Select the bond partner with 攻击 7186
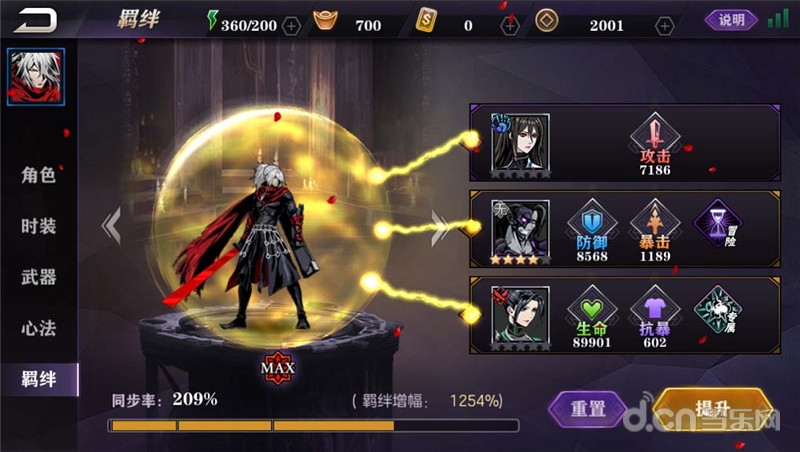Viewport: 800px width, 452px height. (520, 142)
